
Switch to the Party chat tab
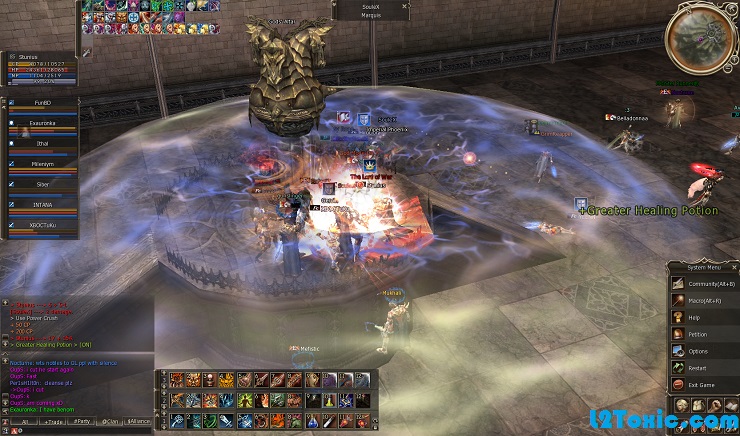point(80,422)
